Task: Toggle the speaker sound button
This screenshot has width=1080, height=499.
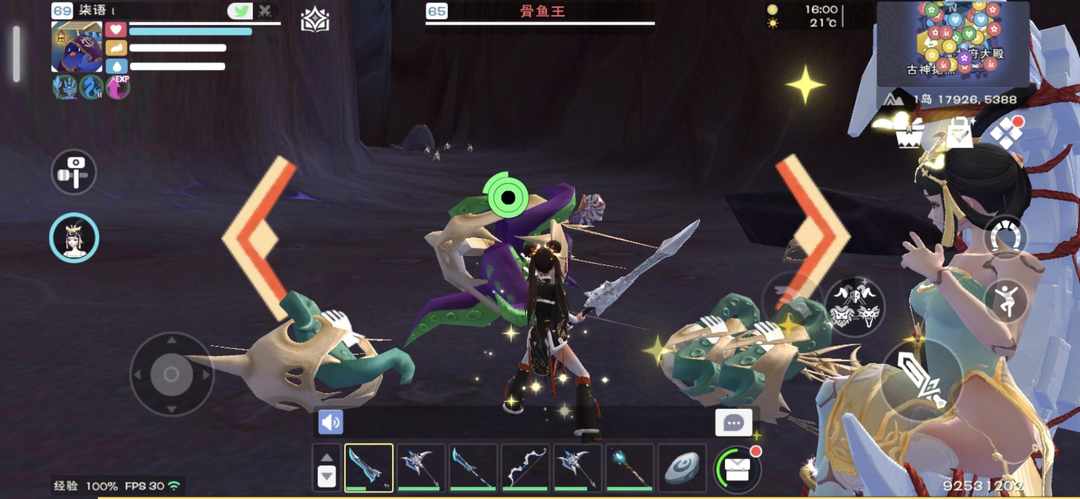Action: click(x=331, y=422)
